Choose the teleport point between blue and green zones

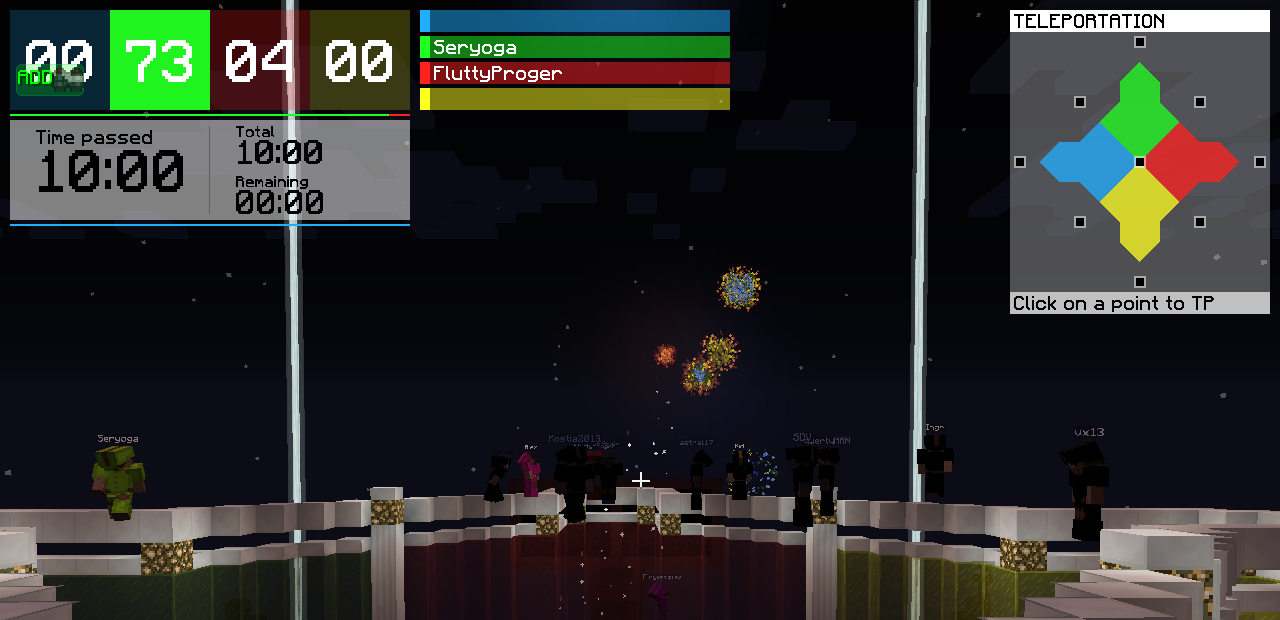tap(1080, 102)
